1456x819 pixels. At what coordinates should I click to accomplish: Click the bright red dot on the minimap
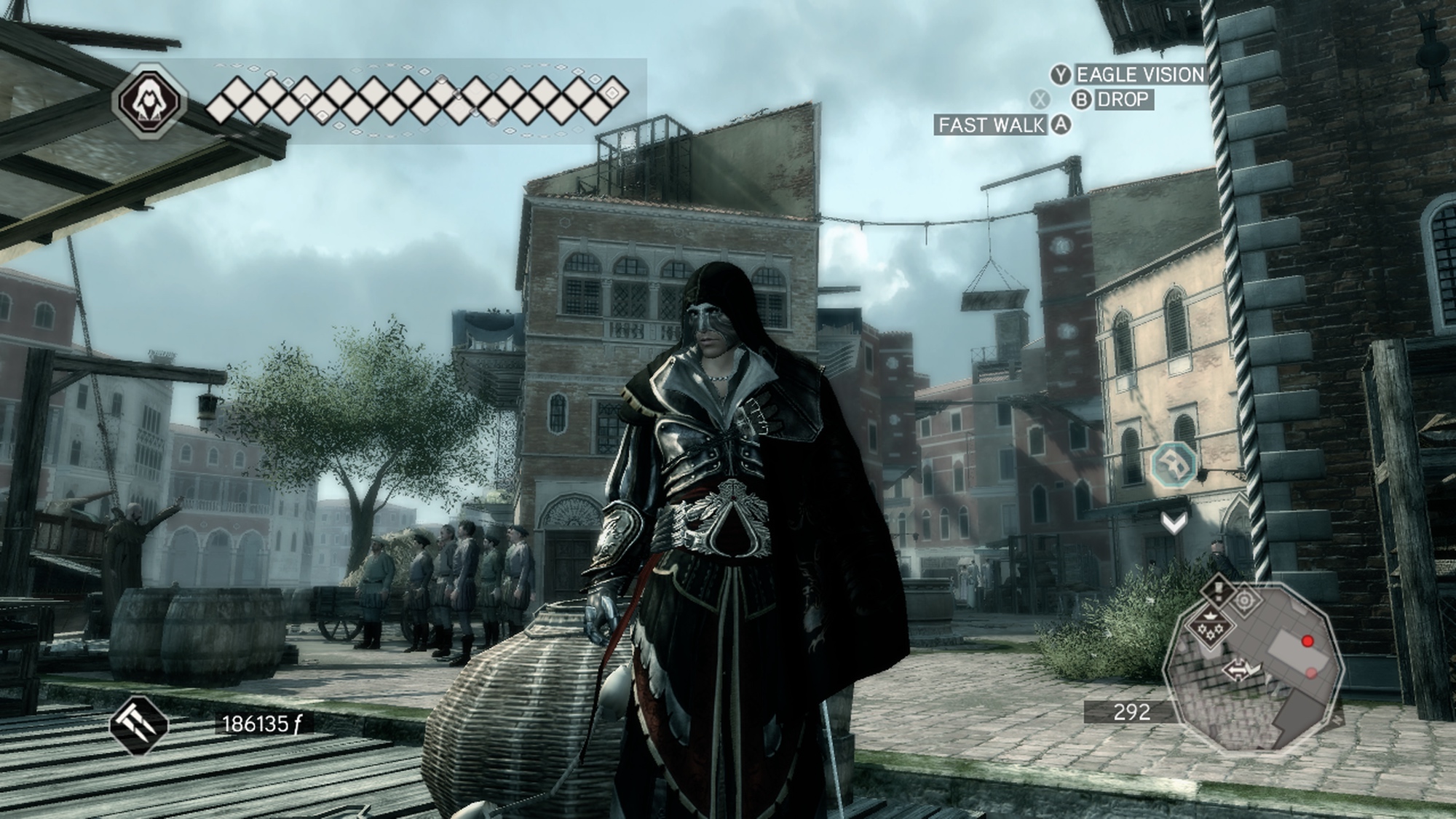pos(1307,641)
